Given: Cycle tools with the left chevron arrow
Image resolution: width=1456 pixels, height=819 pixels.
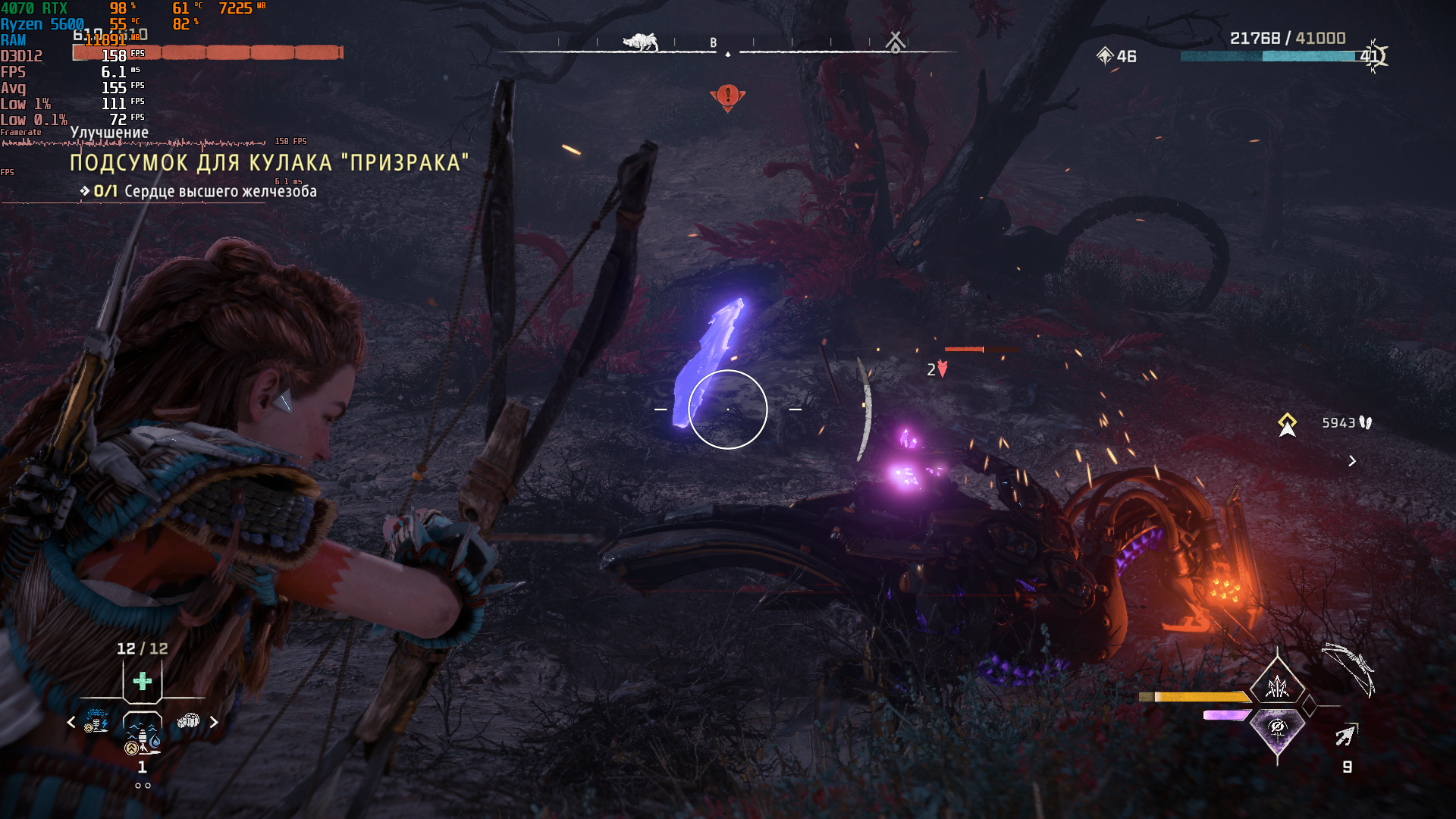Looking at the screenshot, I should (71, 723).
